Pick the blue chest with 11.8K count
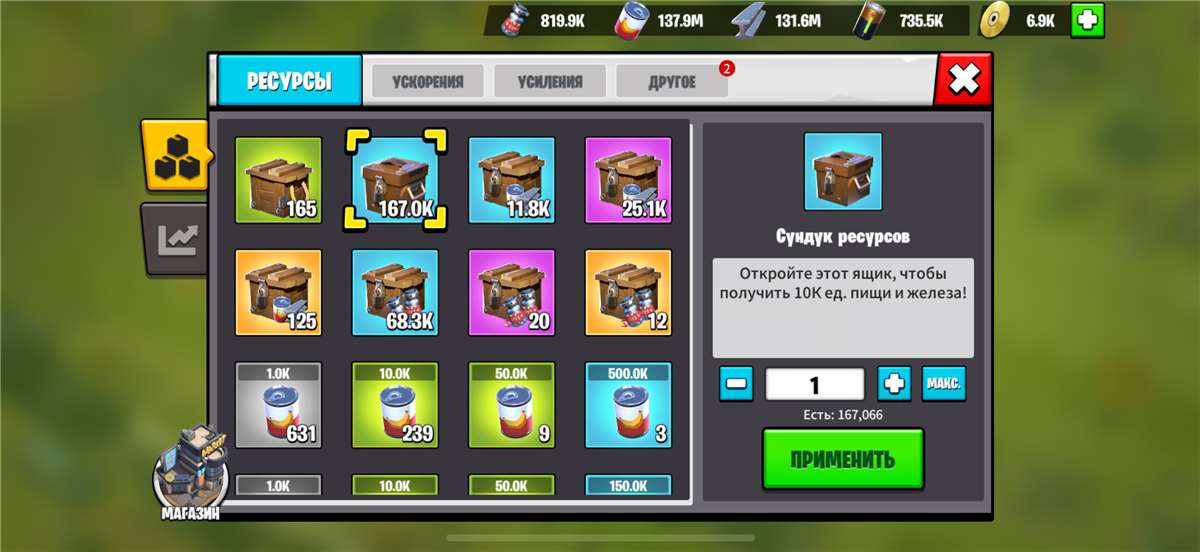This screenshot has height=552, width=1200. pos(511,180)
